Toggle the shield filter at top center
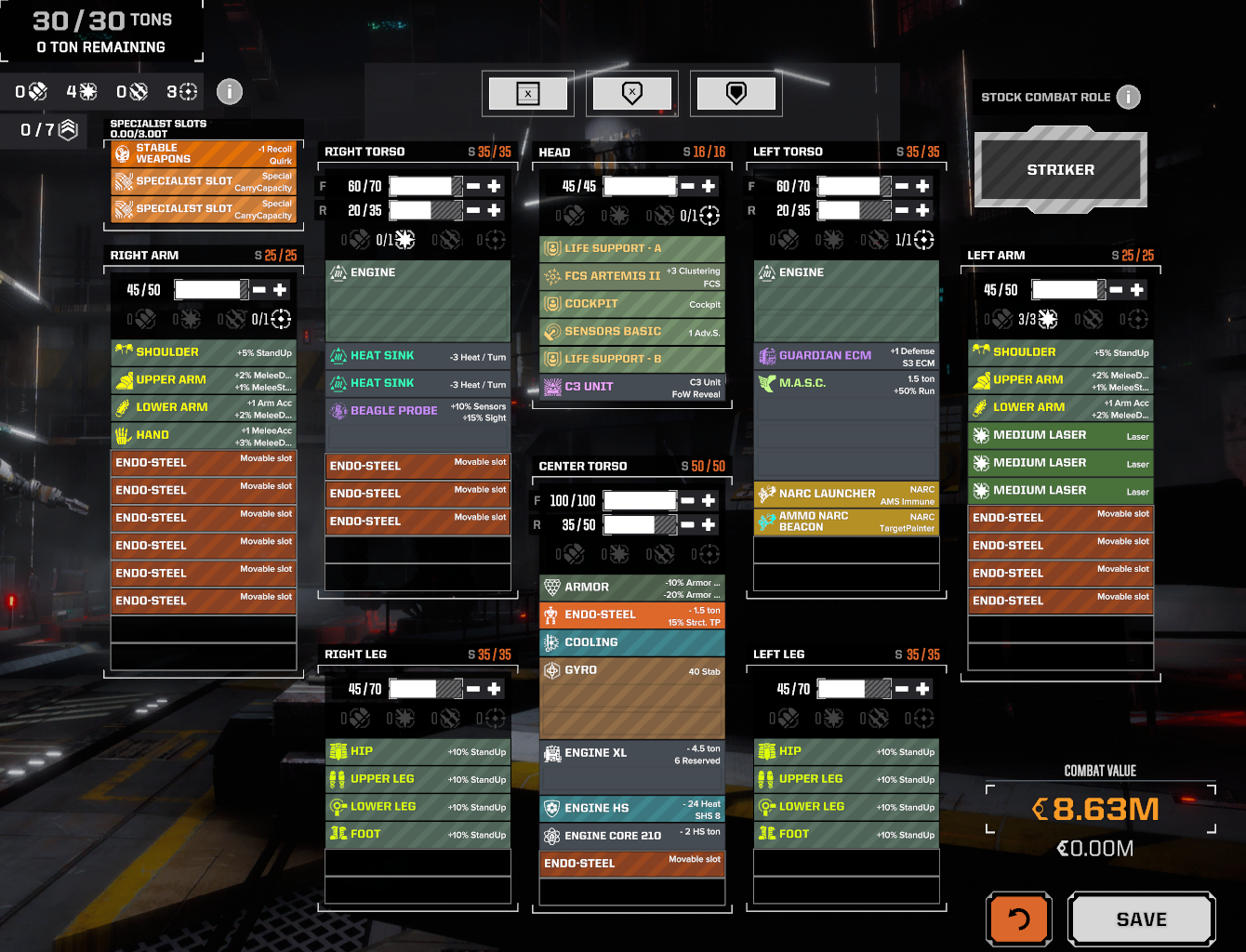This screenshot has width=1246, height=952. coord(736,93)
